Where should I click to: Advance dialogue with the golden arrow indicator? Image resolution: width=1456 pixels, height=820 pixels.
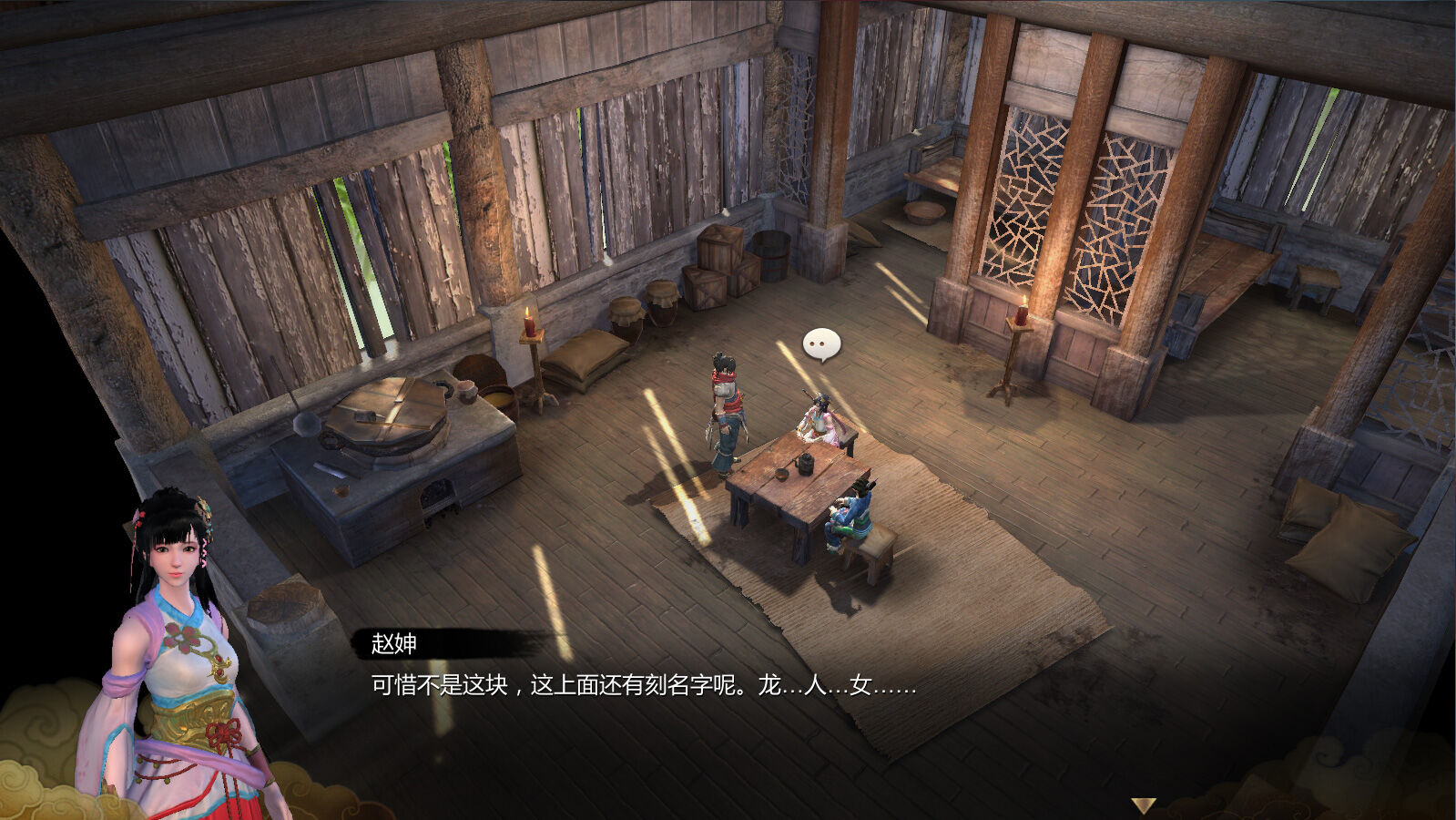click(1143, 805)
